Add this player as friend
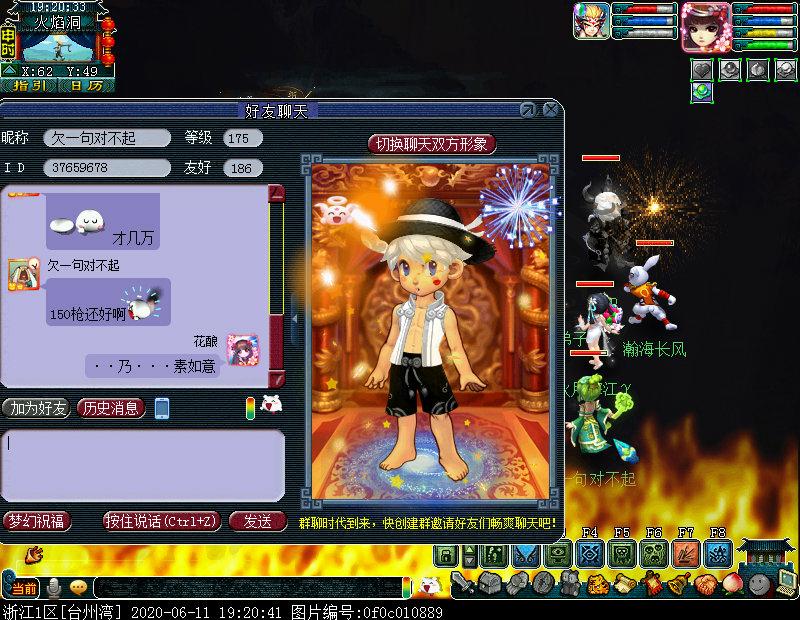This screenshot has width=800, height=620. pos(36,408)
